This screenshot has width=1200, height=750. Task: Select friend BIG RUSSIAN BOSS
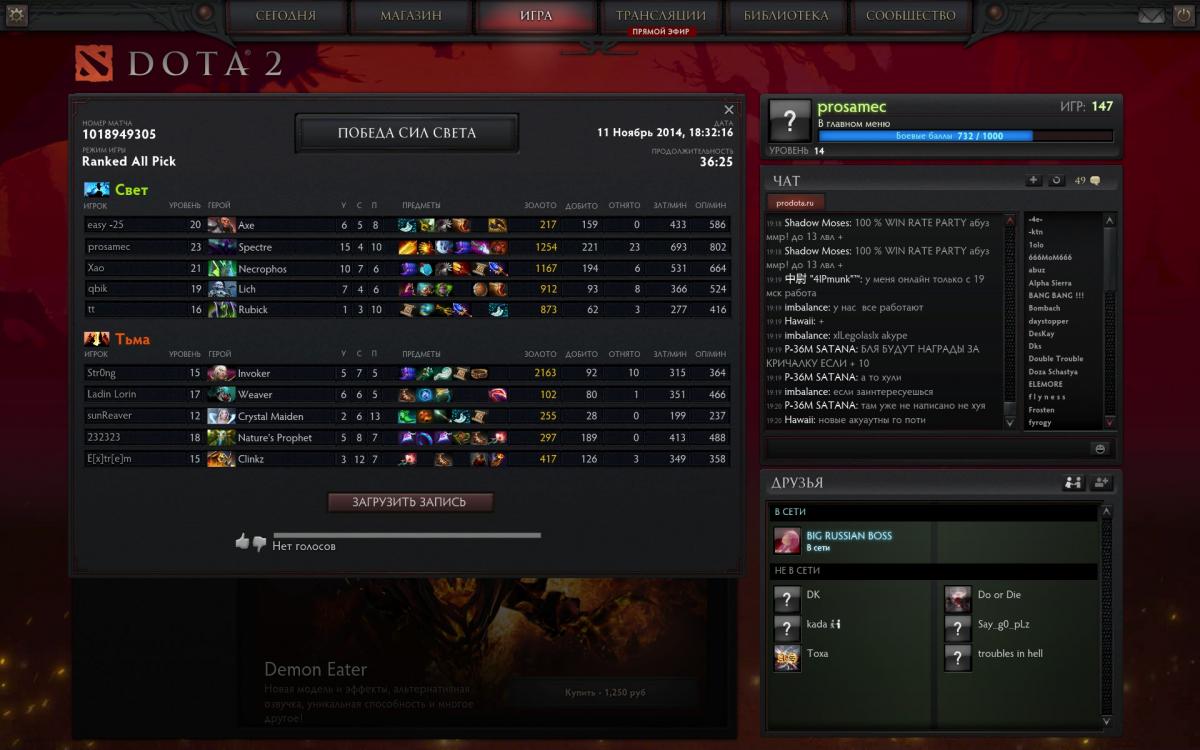pyautogui.click(x=848, y=541)
